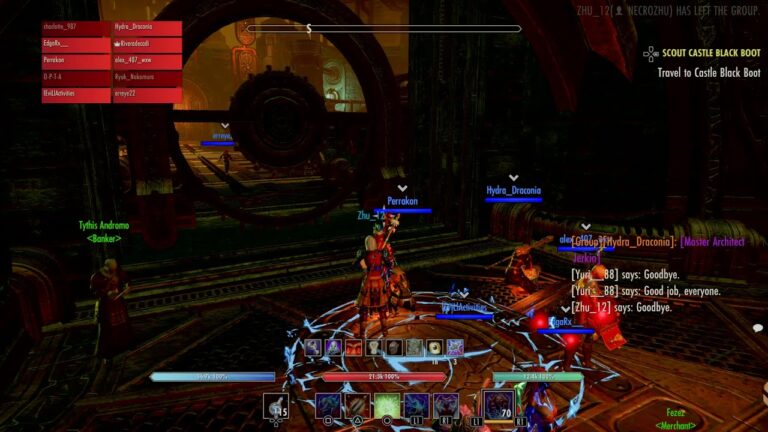Select the crowned group leader's frame
Screen dimensions: 768x432
click(x=147, y=45)
